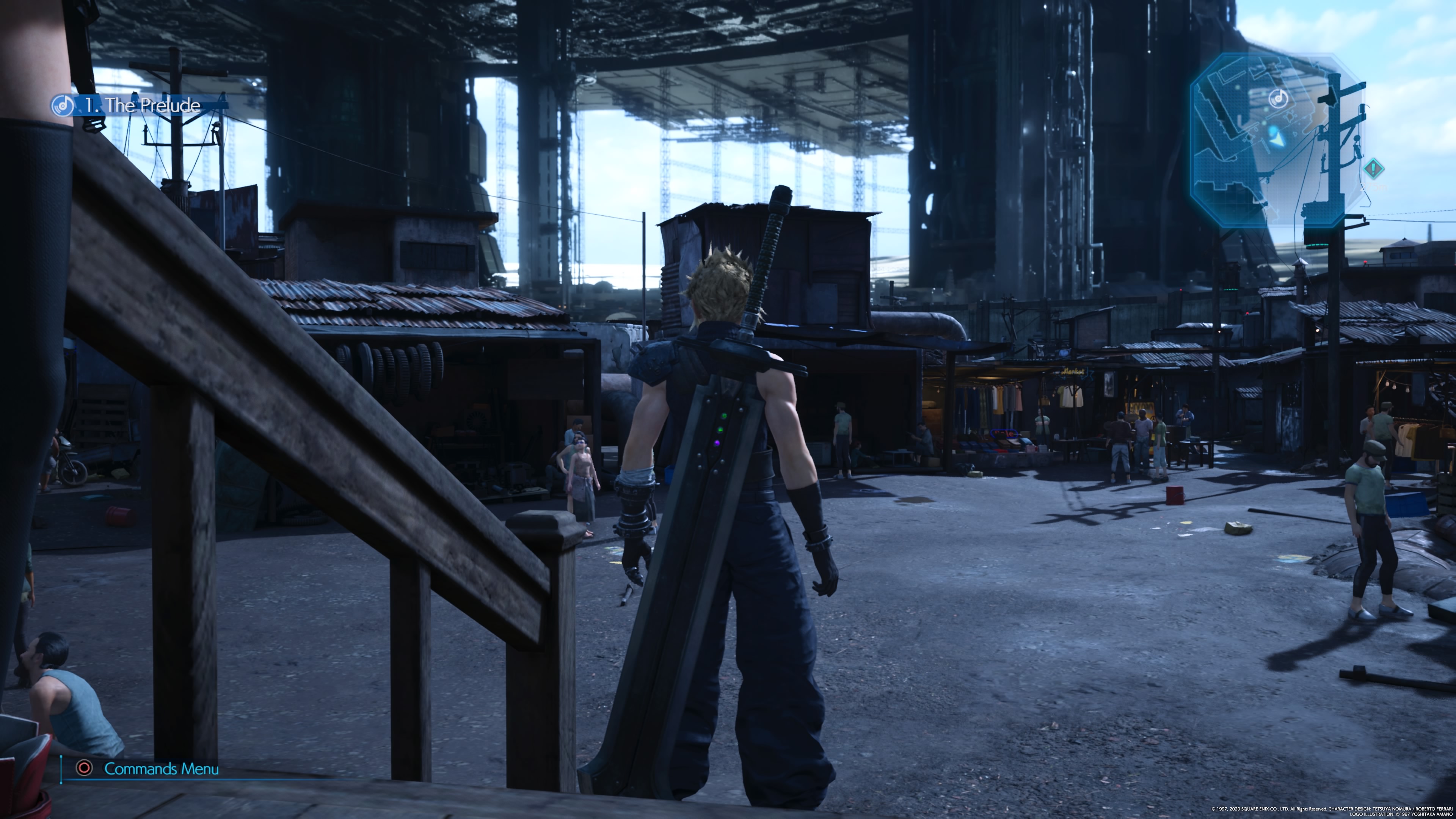This screenshot has width=1456, height=819.
Task: Click "1. The Prelude" now-playing track label
Action: click(143, 106)
